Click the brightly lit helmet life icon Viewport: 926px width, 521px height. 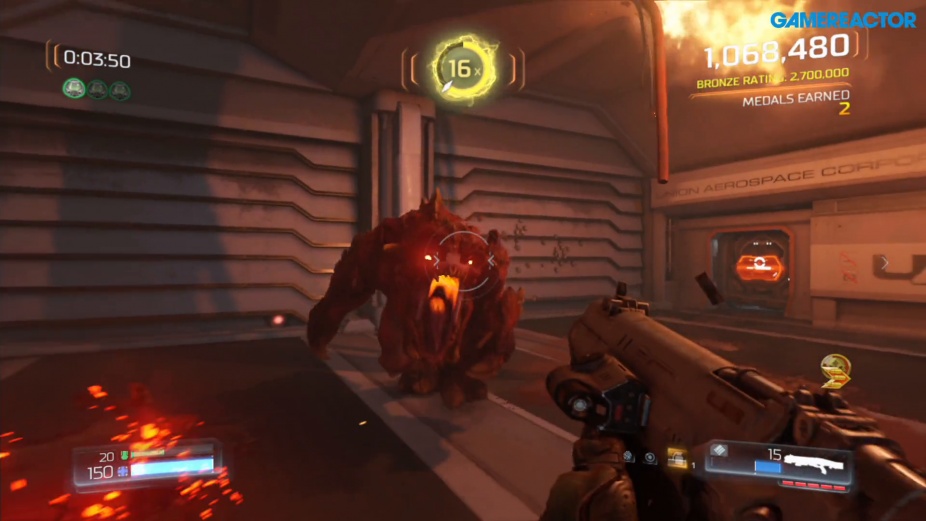74,89
